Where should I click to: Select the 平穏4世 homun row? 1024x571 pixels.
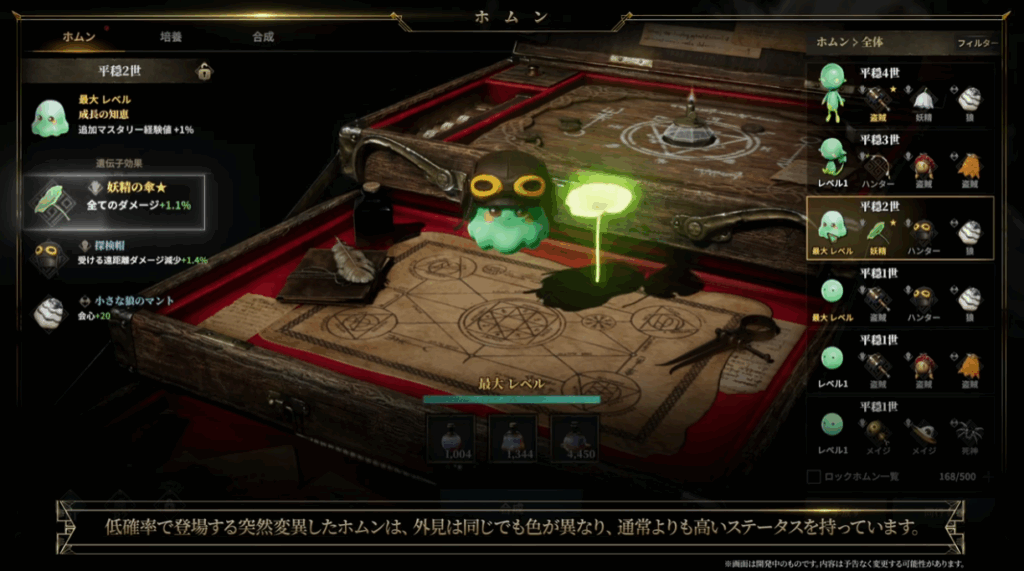coord(902,94)
